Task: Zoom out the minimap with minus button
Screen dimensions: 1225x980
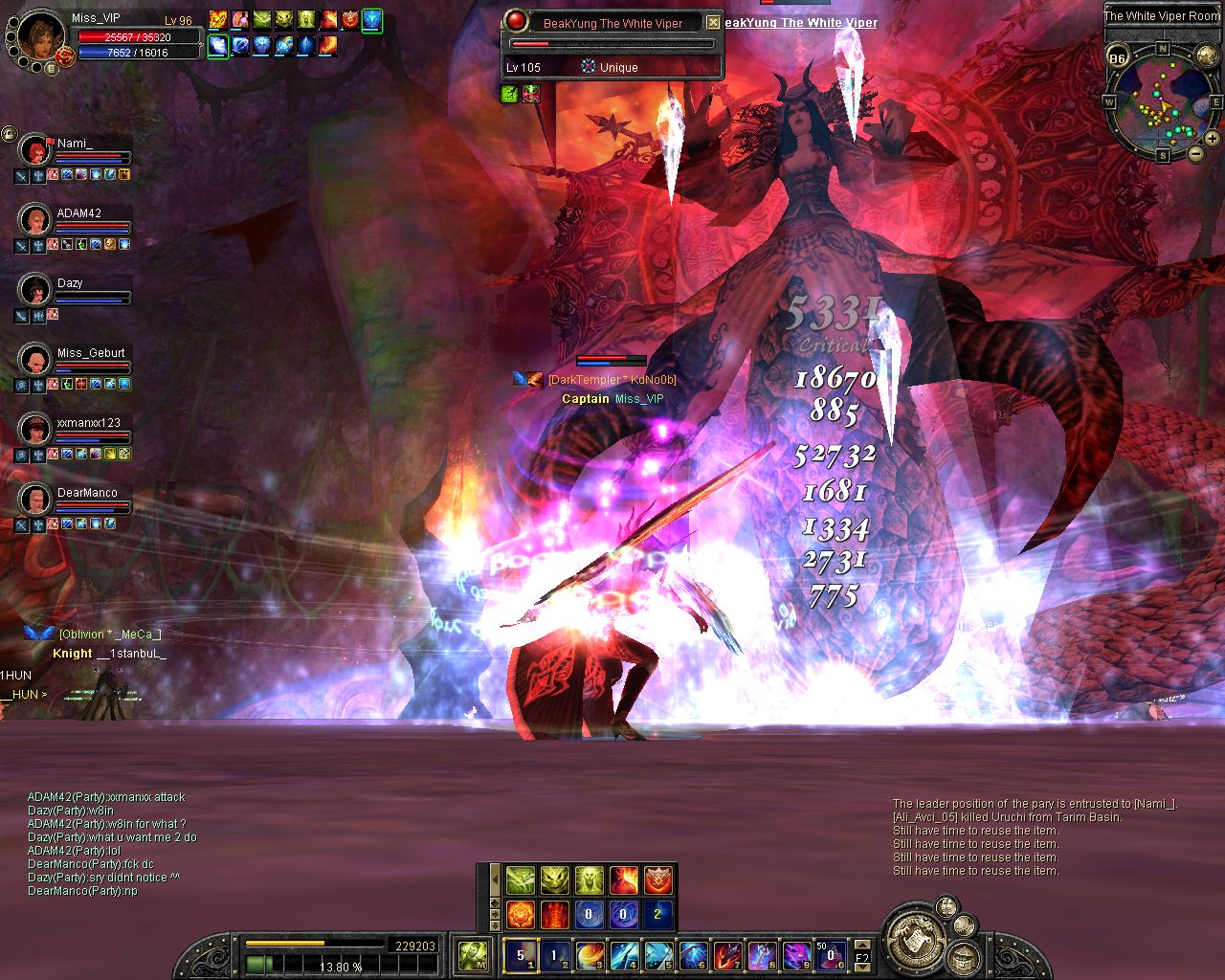Action: coord(1196,153)
